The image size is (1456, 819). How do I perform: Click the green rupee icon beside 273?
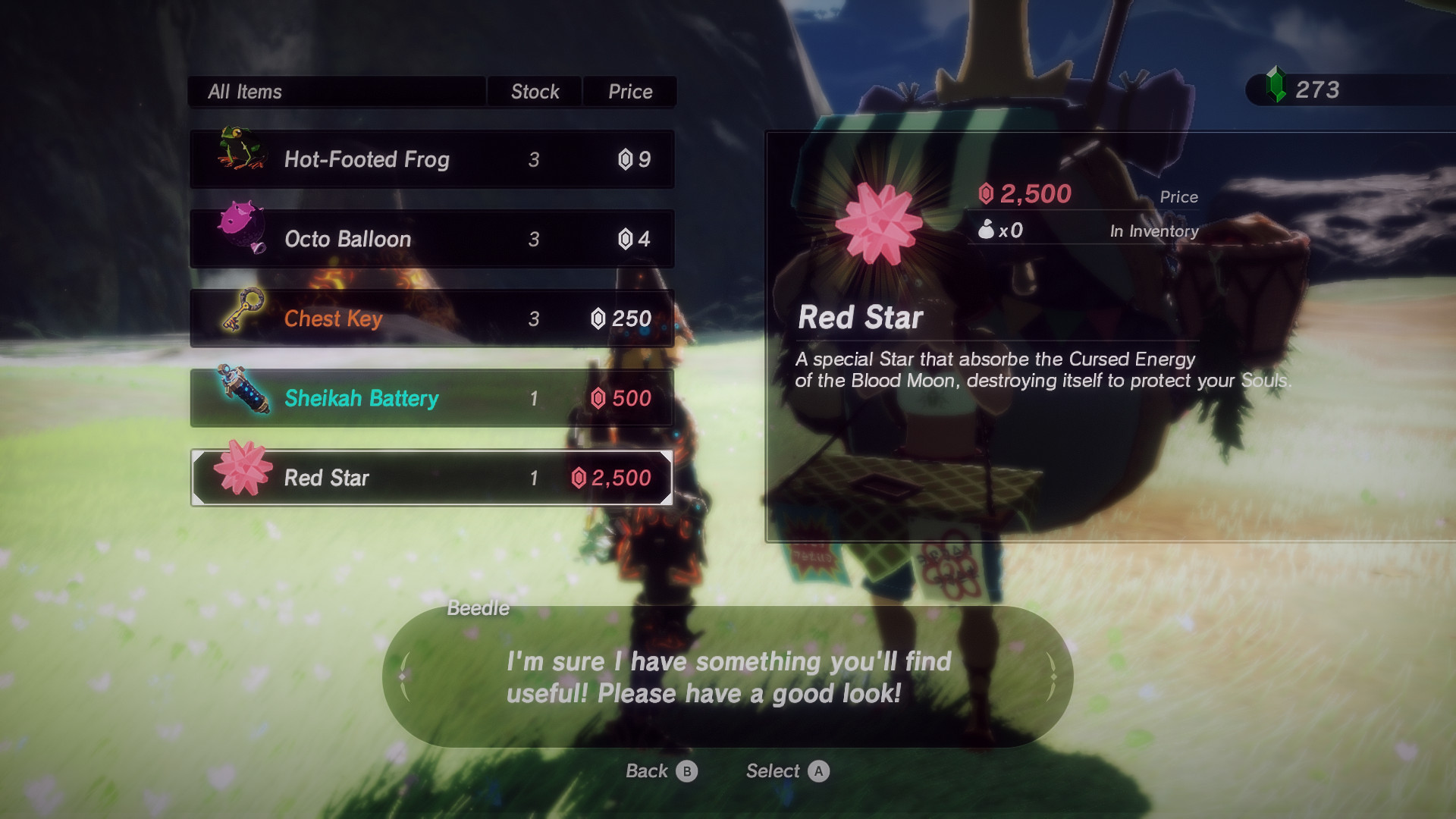pyautogui.click(x=1278, y=89)
